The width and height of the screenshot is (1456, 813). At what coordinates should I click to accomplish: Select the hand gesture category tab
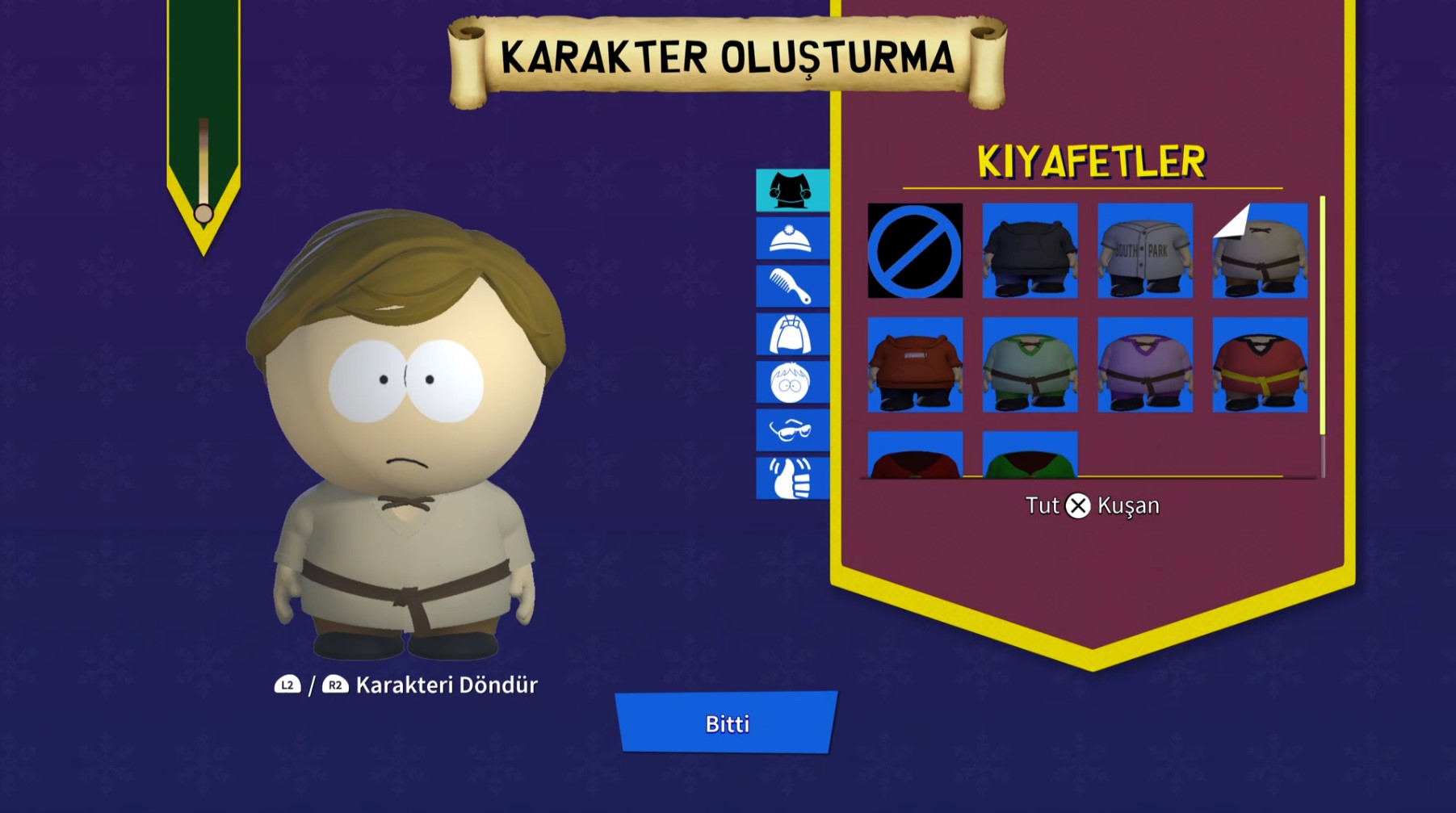click(791, 478)
